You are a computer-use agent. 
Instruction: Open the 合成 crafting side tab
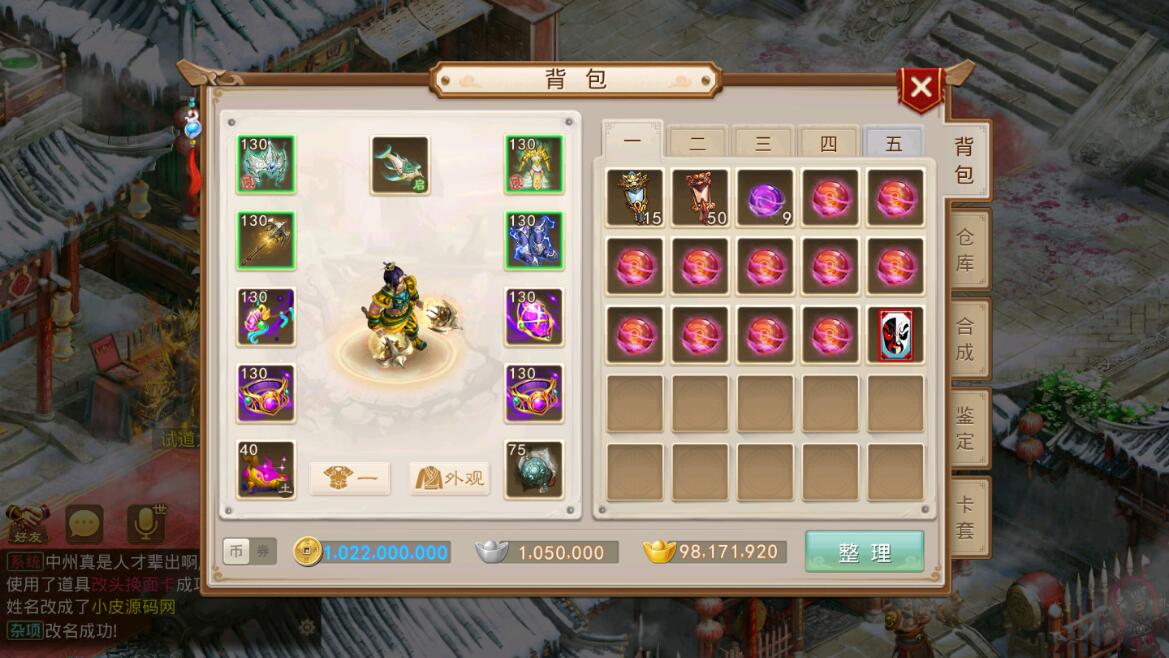click(x=964, y=338)
